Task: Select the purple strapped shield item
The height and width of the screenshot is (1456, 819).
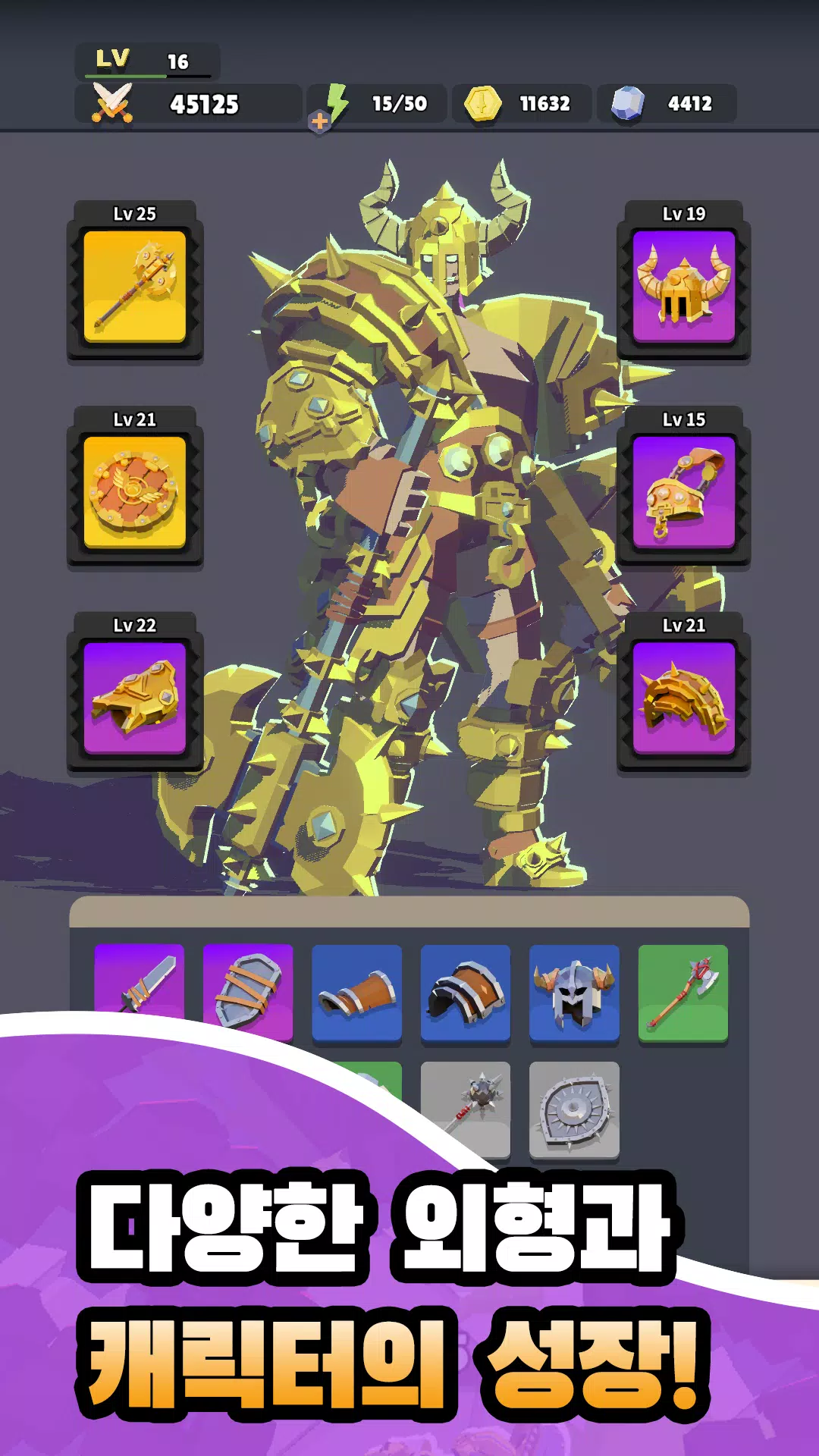Action: 248,990
